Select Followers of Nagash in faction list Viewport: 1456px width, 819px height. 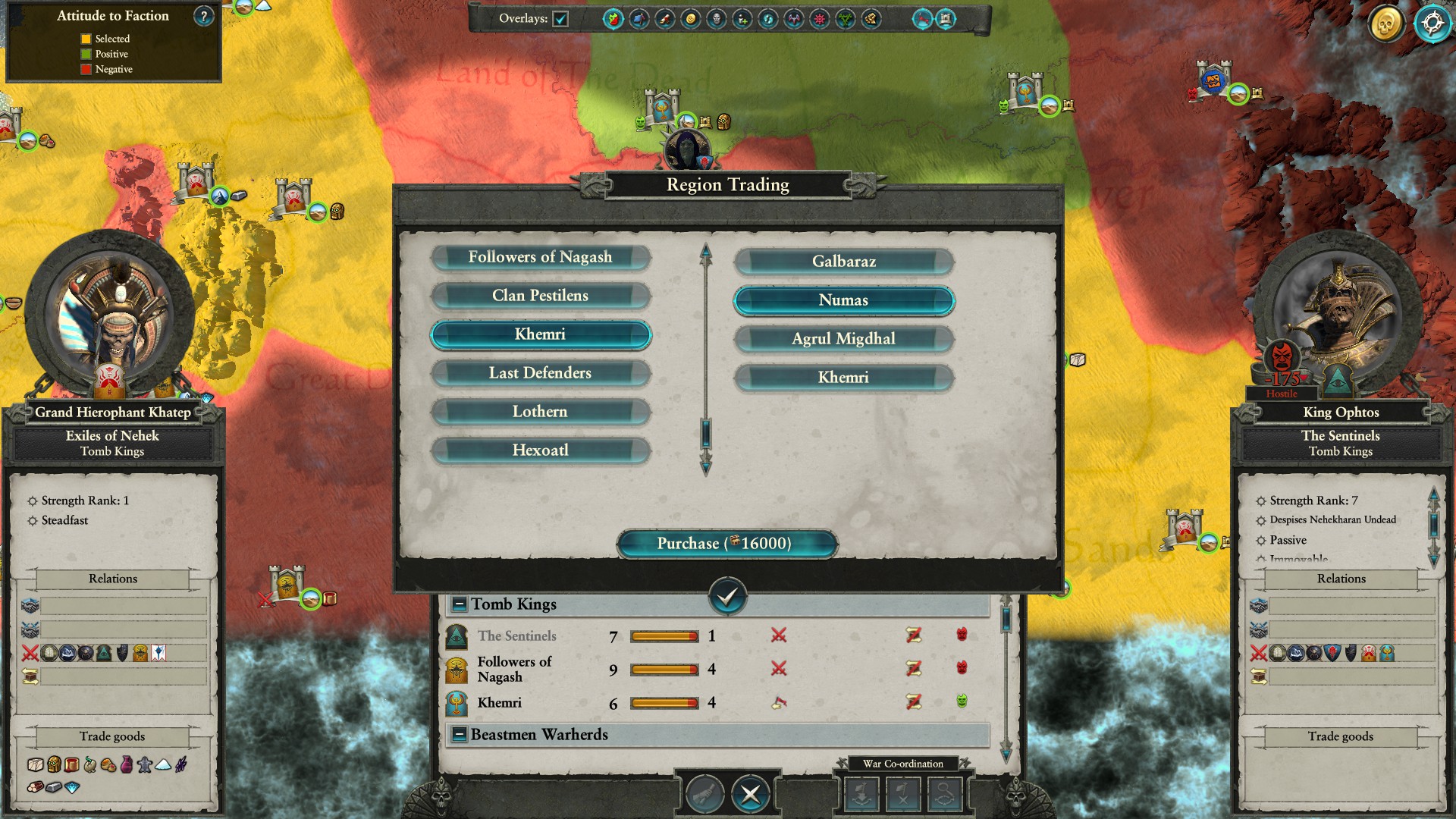540,257
